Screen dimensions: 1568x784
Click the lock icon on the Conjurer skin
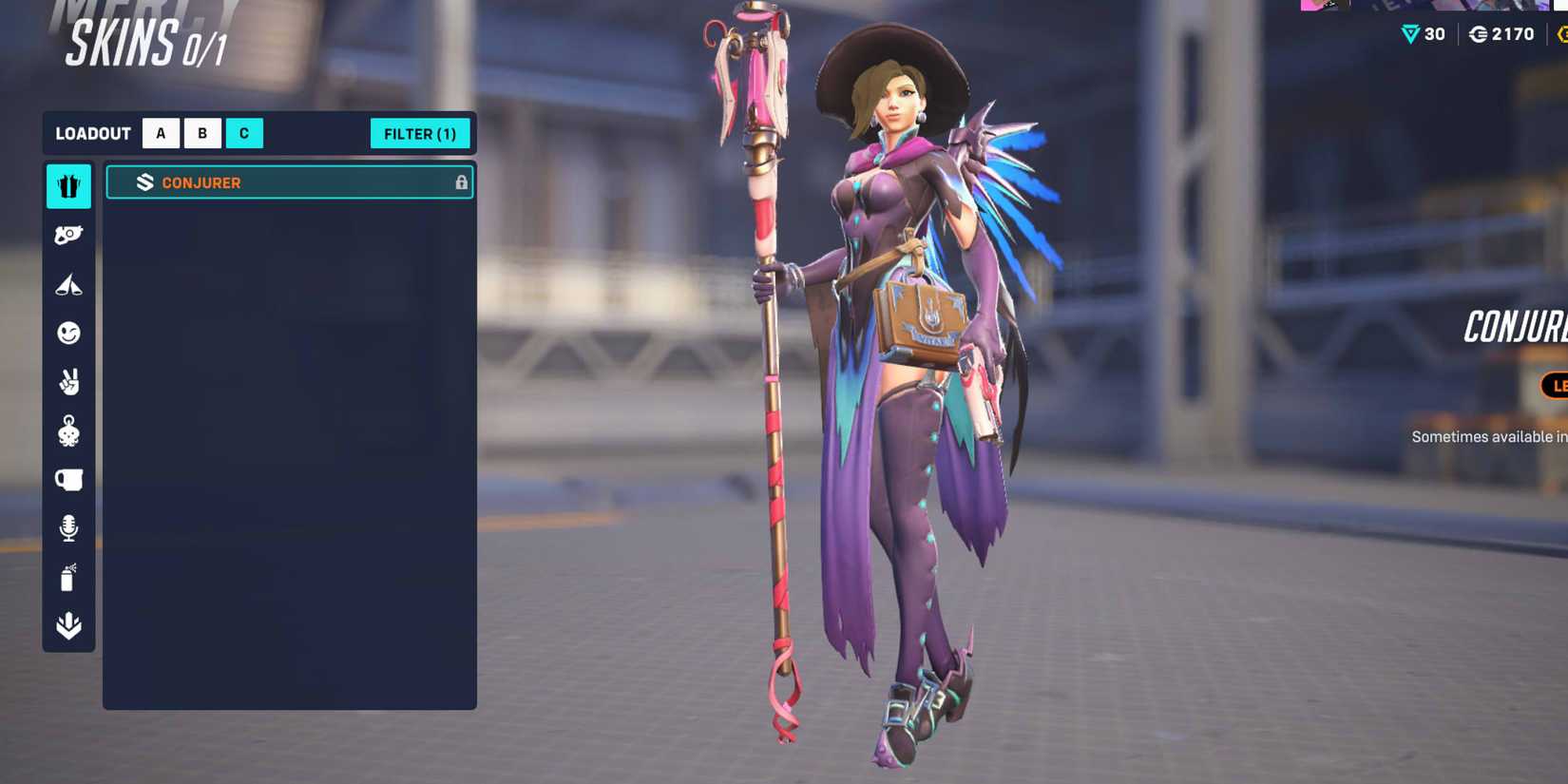point(463,182)
